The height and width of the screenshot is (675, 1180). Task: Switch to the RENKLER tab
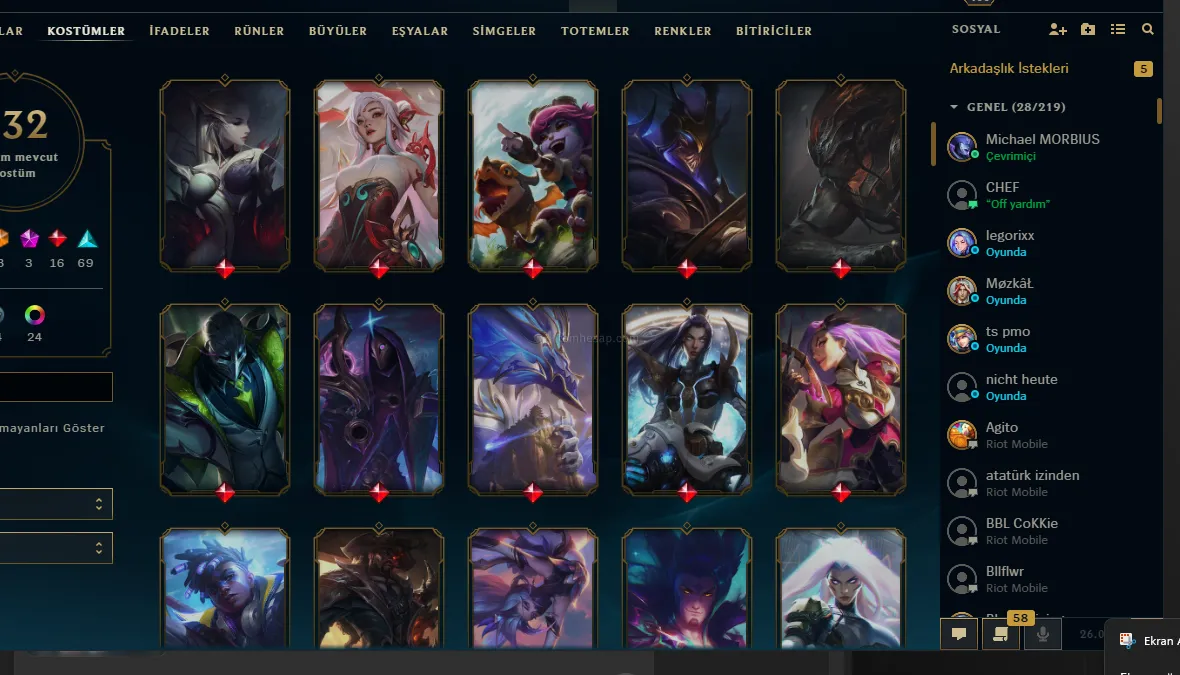[683, 31]
